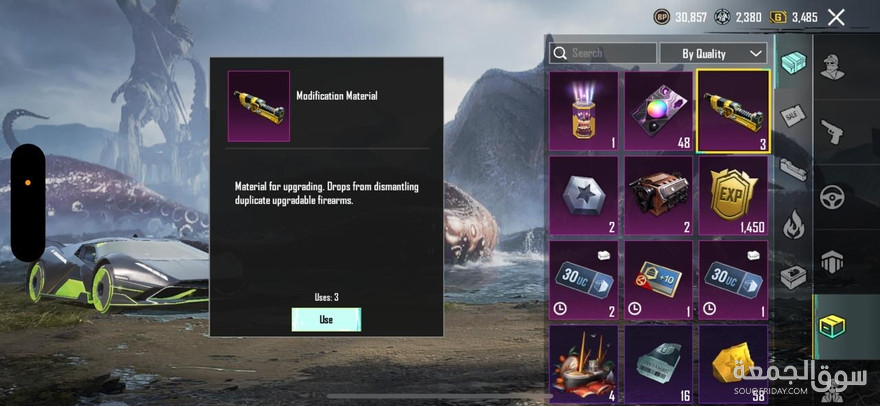Image resolution: width=880 pixels, height=407 pixels.
Task: Select the glowing purple canister item
Action: (x=583, y=110)
